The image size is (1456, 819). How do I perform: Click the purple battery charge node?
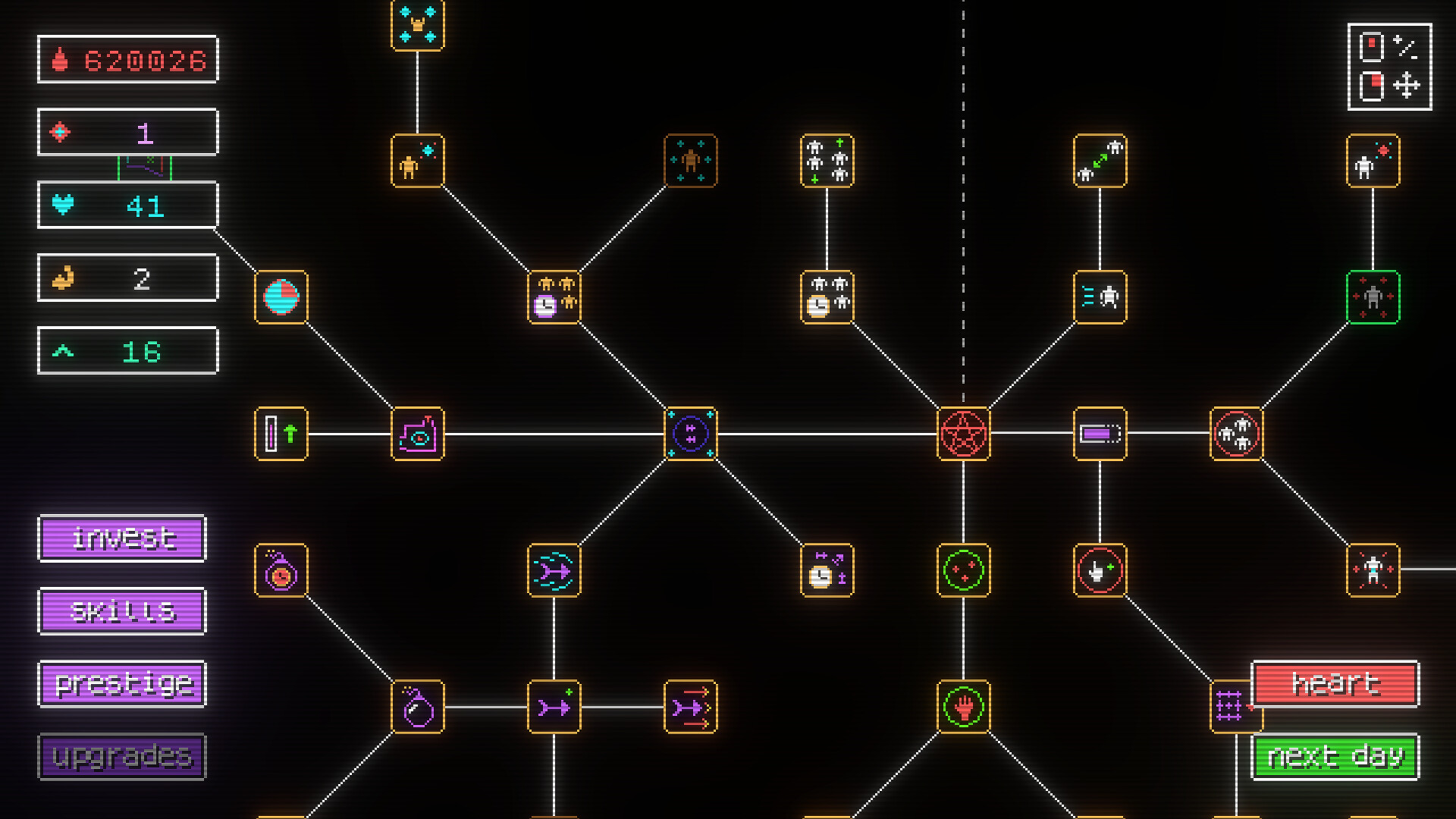coord(1100,434)
